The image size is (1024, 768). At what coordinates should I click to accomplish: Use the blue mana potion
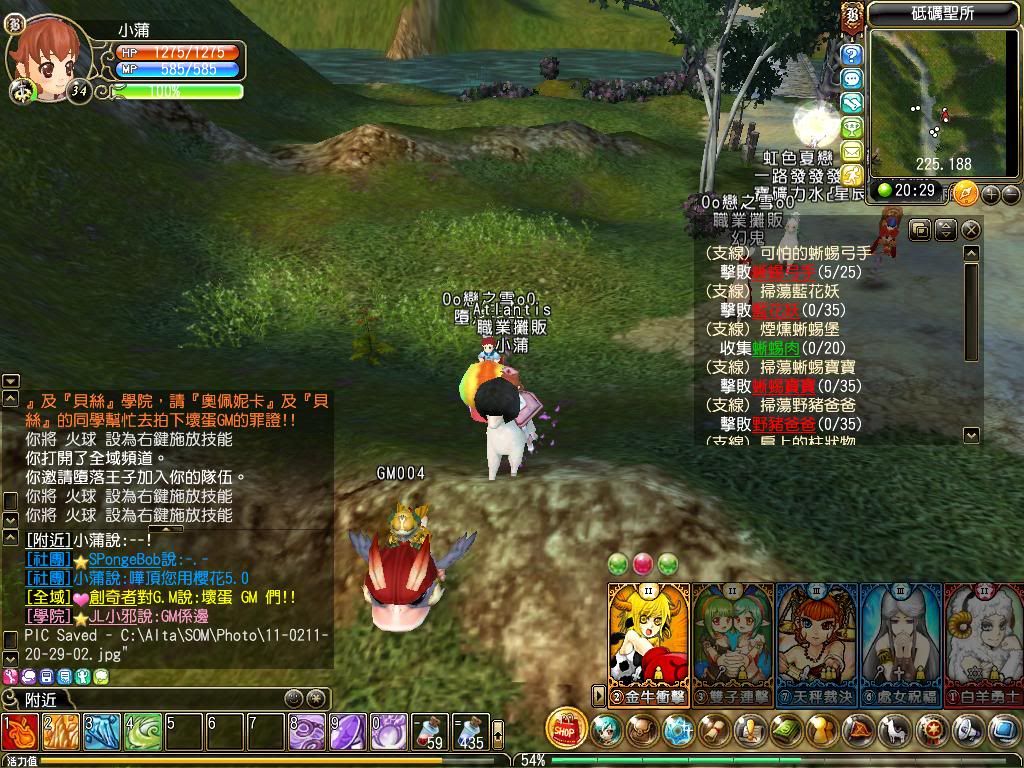469,733
